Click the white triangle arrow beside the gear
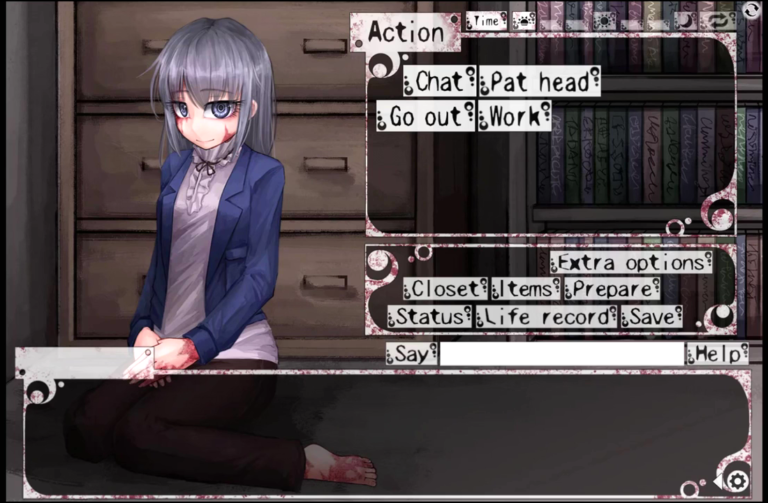 717,483
